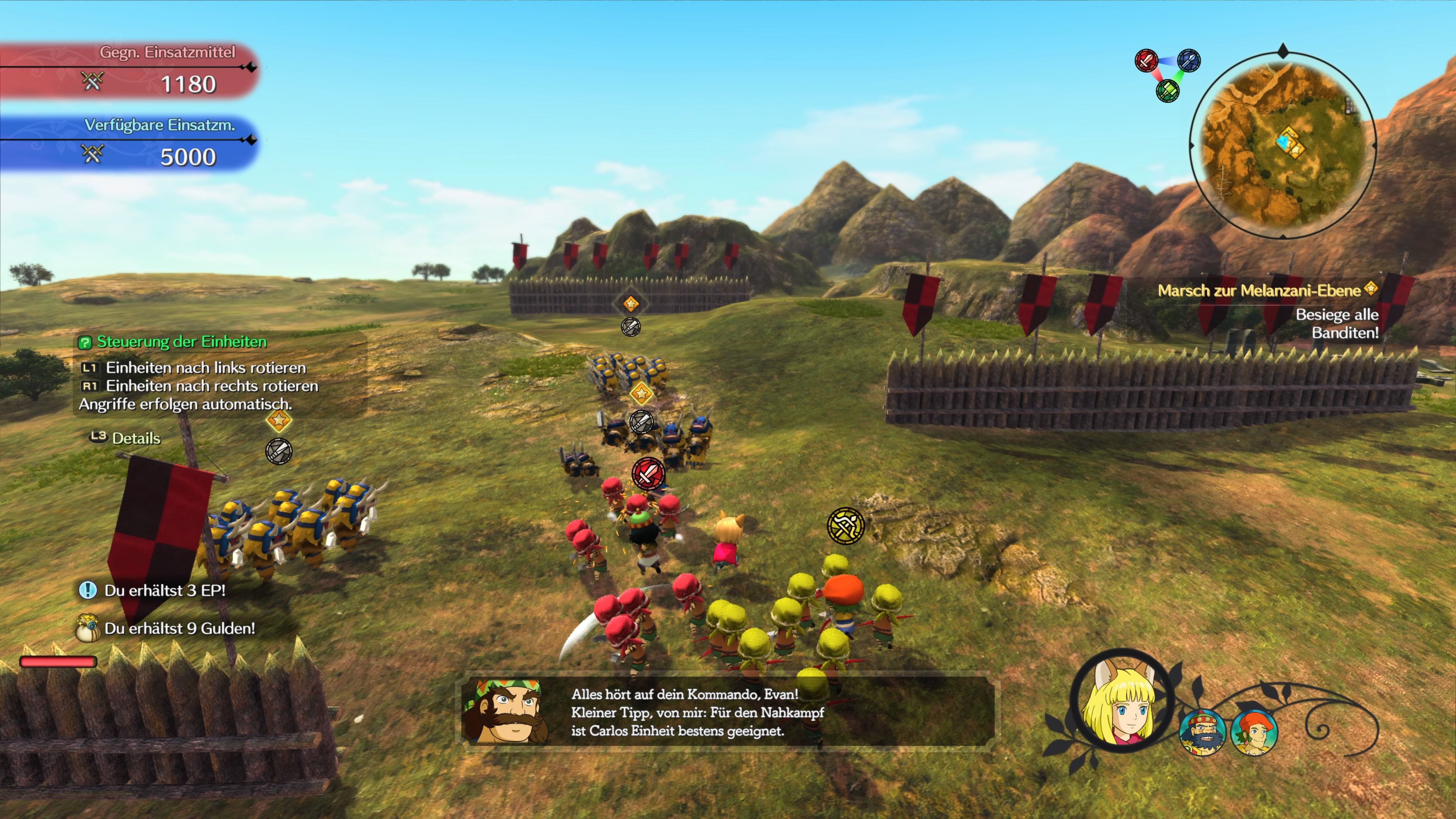
Task: Select the red sword unit marker
Action: pos(648,473)
